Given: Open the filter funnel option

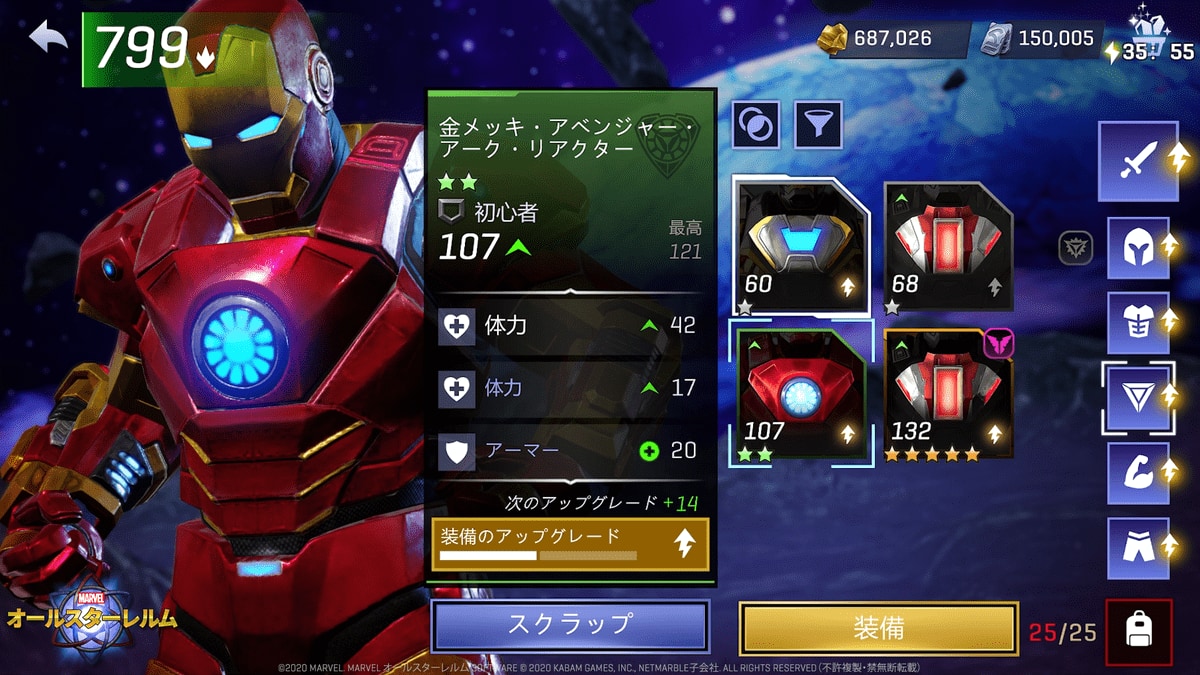Looking at the screenshot, I should point(818,125).
